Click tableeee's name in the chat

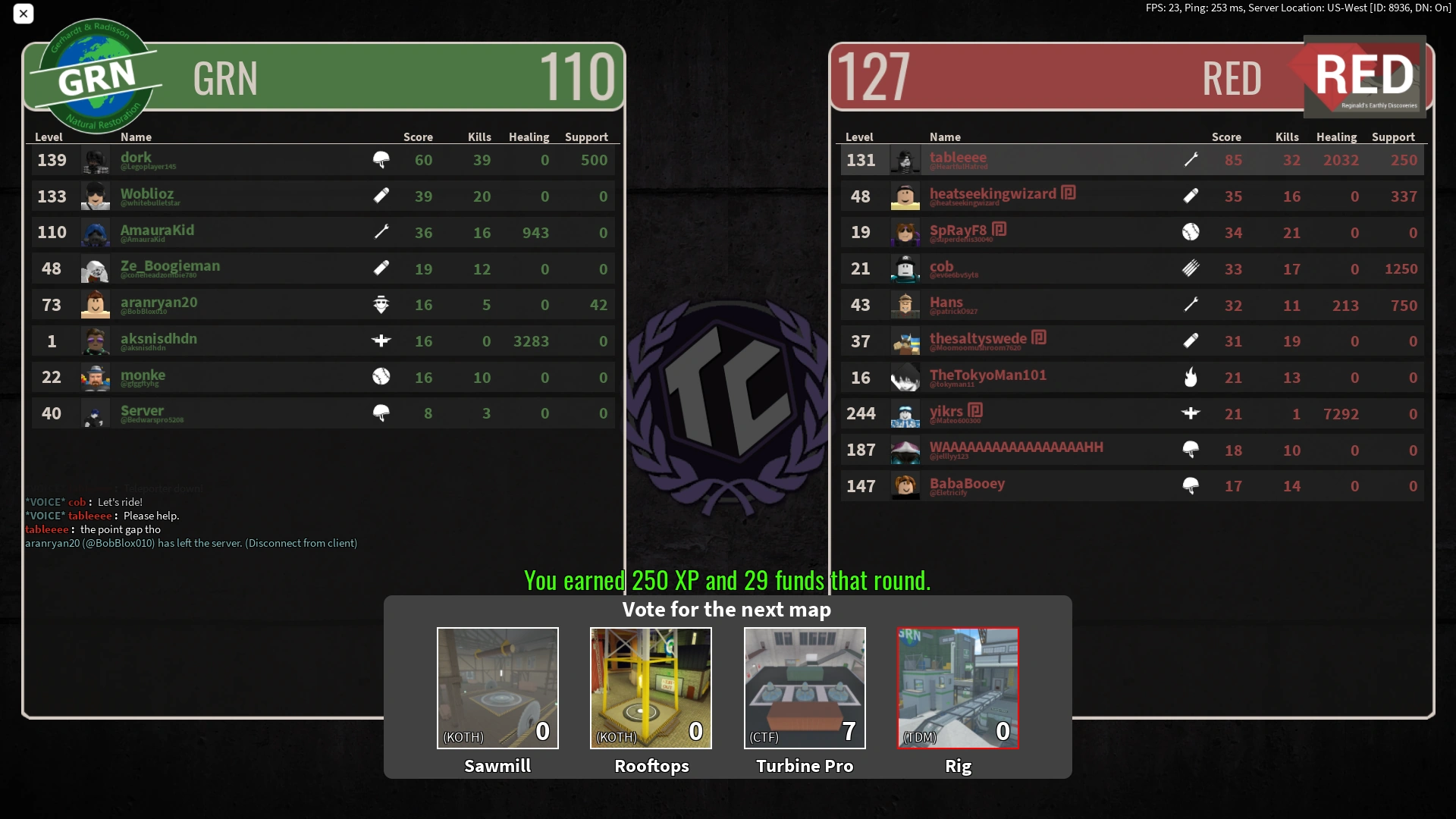(x=46, y=529)
